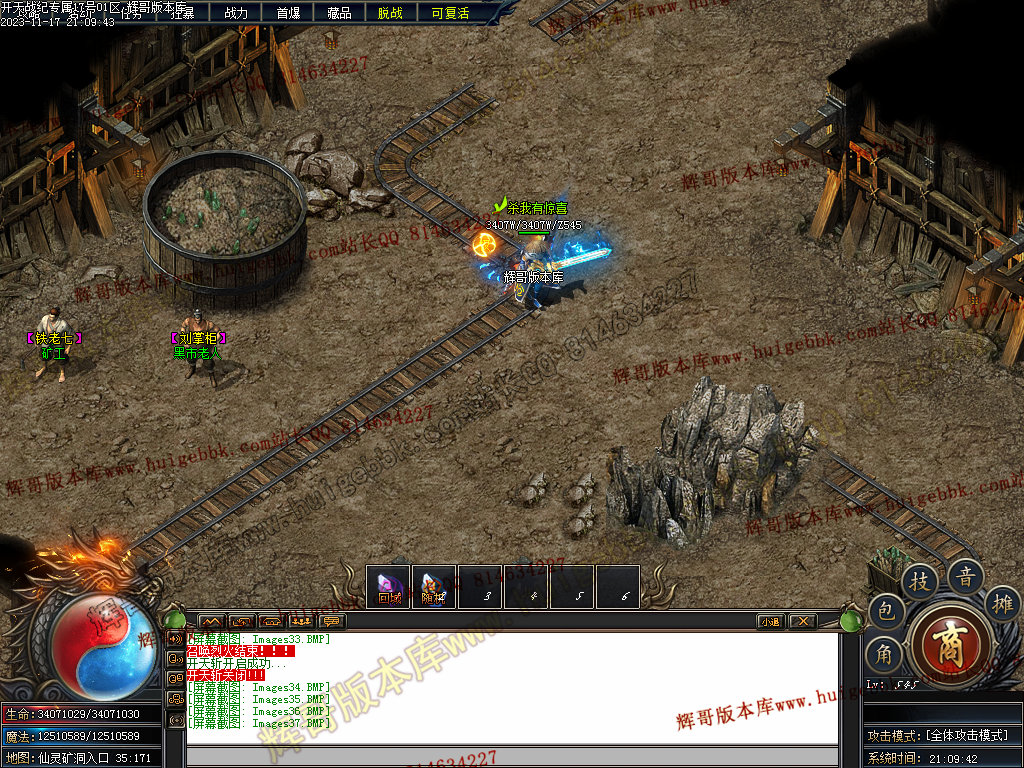Open the 战力 combat power menu
Viewport: 1024px width, 768px height.
pyautogui.click(x=236, y=13)
